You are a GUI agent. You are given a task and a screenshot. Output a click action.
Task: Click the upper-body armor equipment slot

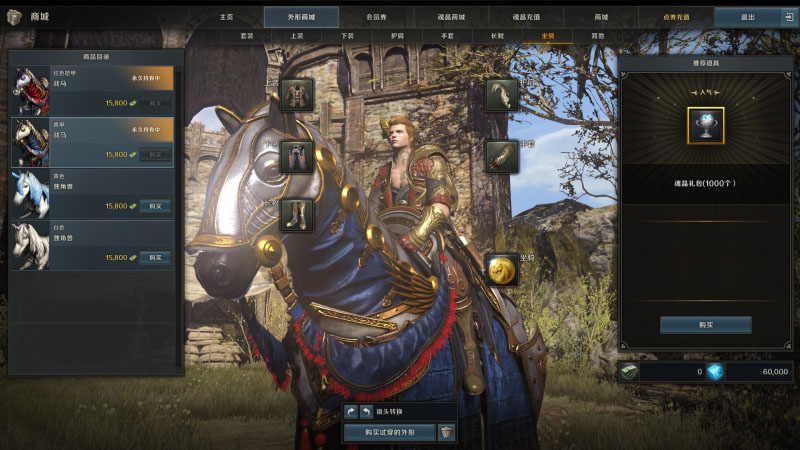tap(297, 95)
